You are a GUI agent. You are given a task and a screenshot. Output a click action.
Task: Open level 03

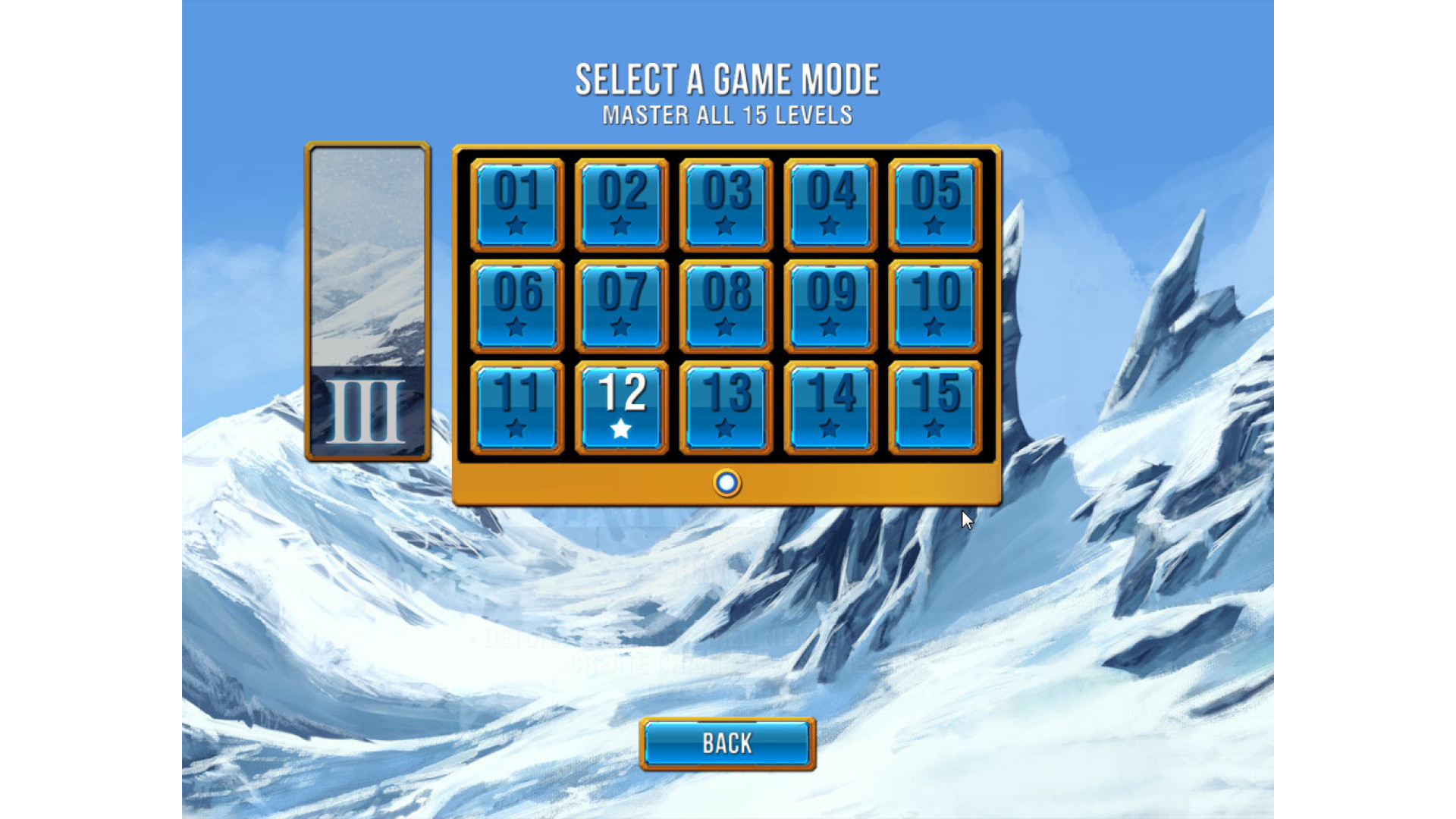[x=726, y=205]
